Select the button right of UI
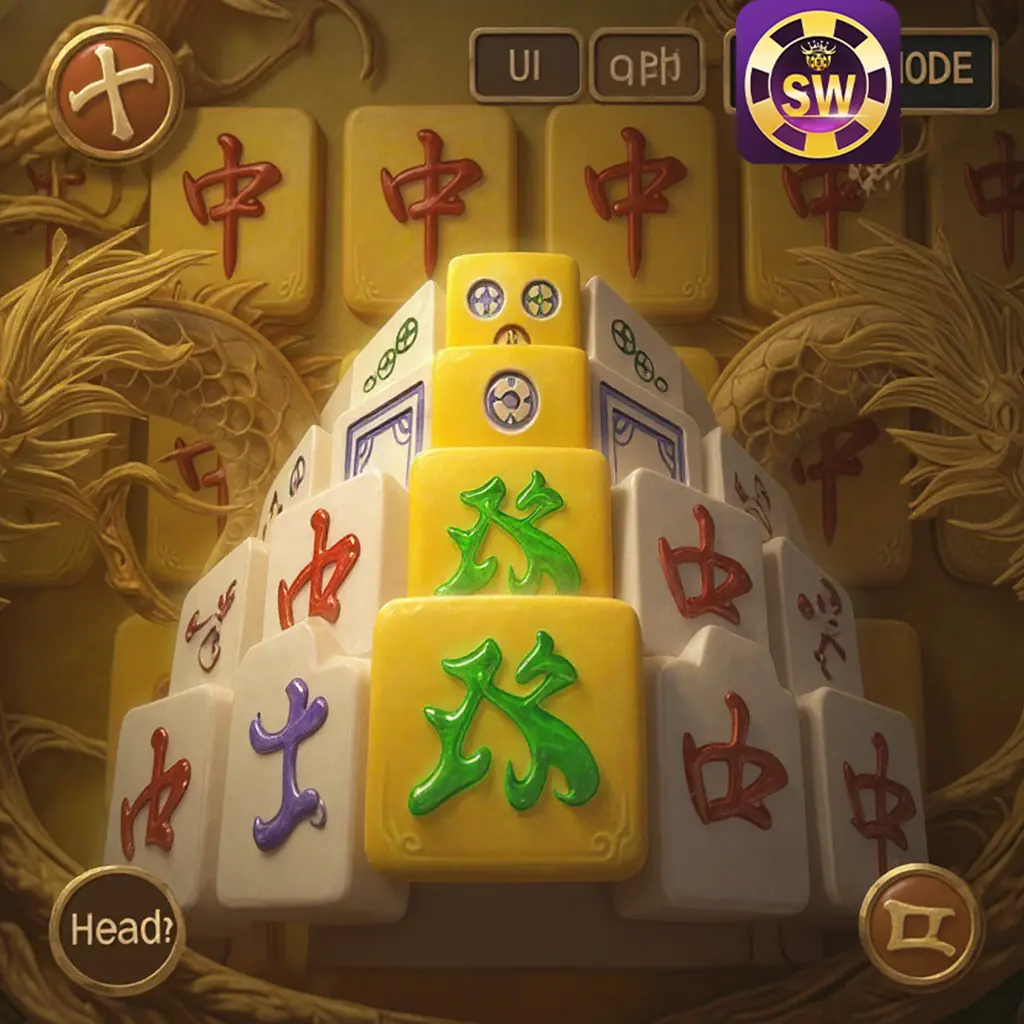The width and height of the screenshot is (1024, 1024). tap(645, 66)
